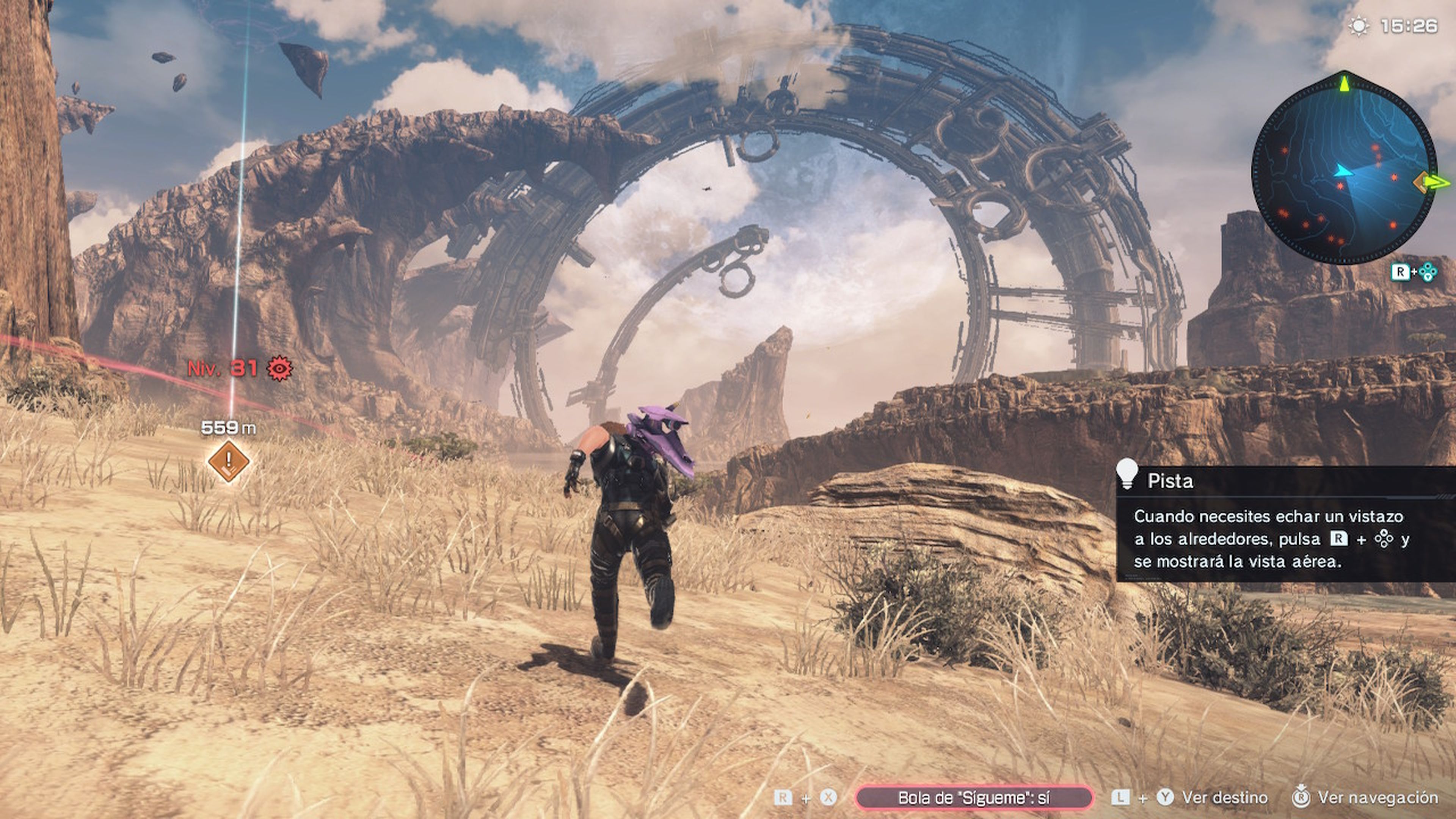Click the L button icon near Ver destino
The width and height of the screenshot is (1456, 819).
[x=1121, y=797]
